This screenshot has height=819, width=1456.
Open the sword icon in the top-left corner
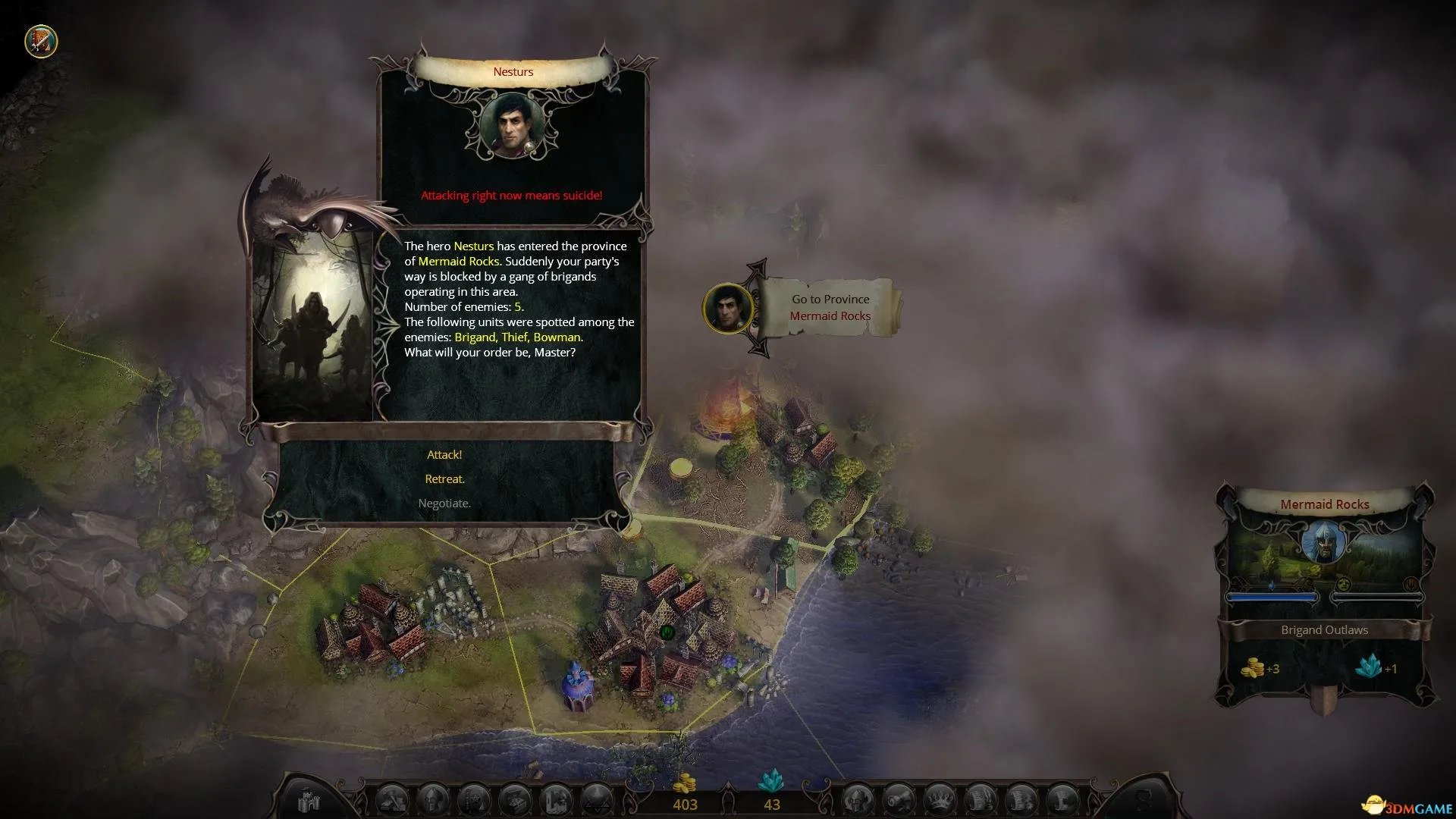coord(42,41)
